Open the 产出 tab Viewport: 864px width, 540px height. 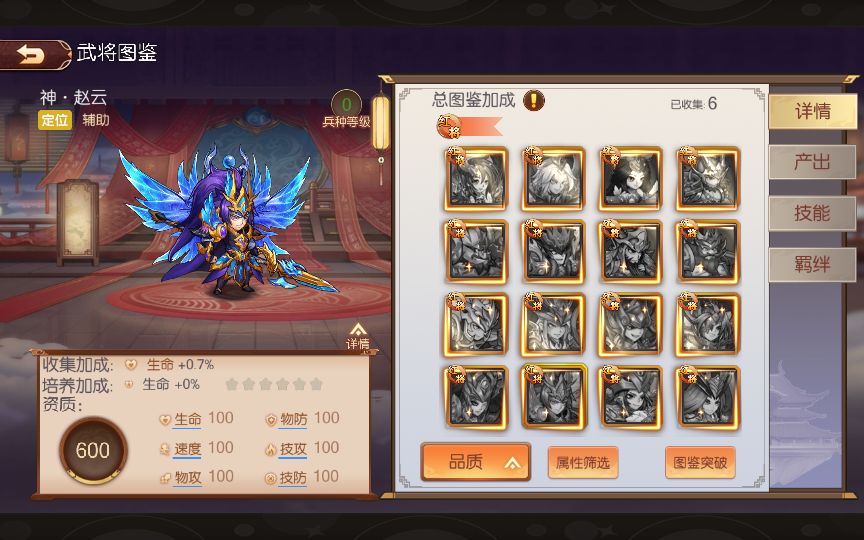pyautogui.click(x=812, y=162)
